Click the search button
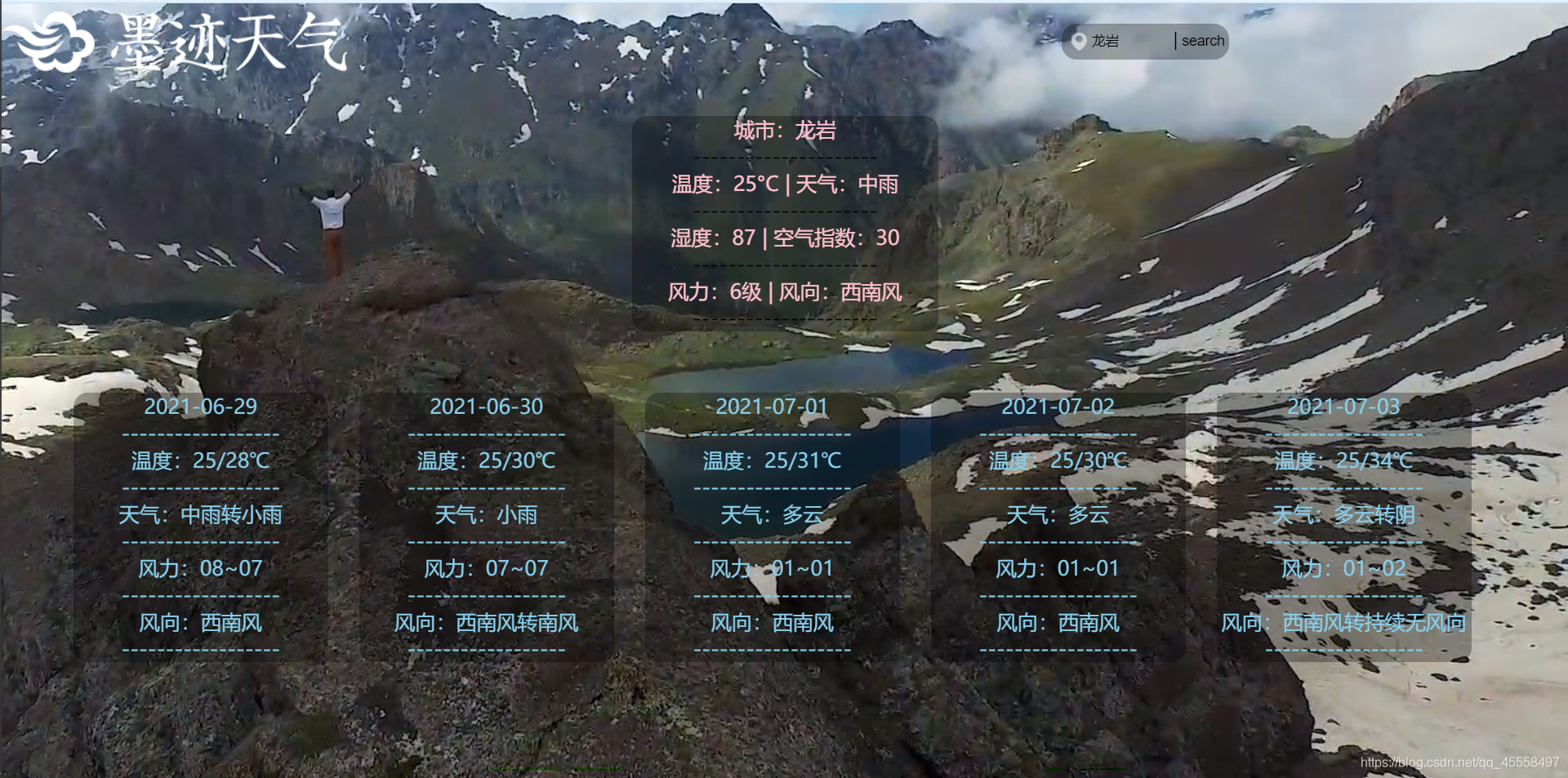The image size is (1568, 778). (x=1202, y=41)
